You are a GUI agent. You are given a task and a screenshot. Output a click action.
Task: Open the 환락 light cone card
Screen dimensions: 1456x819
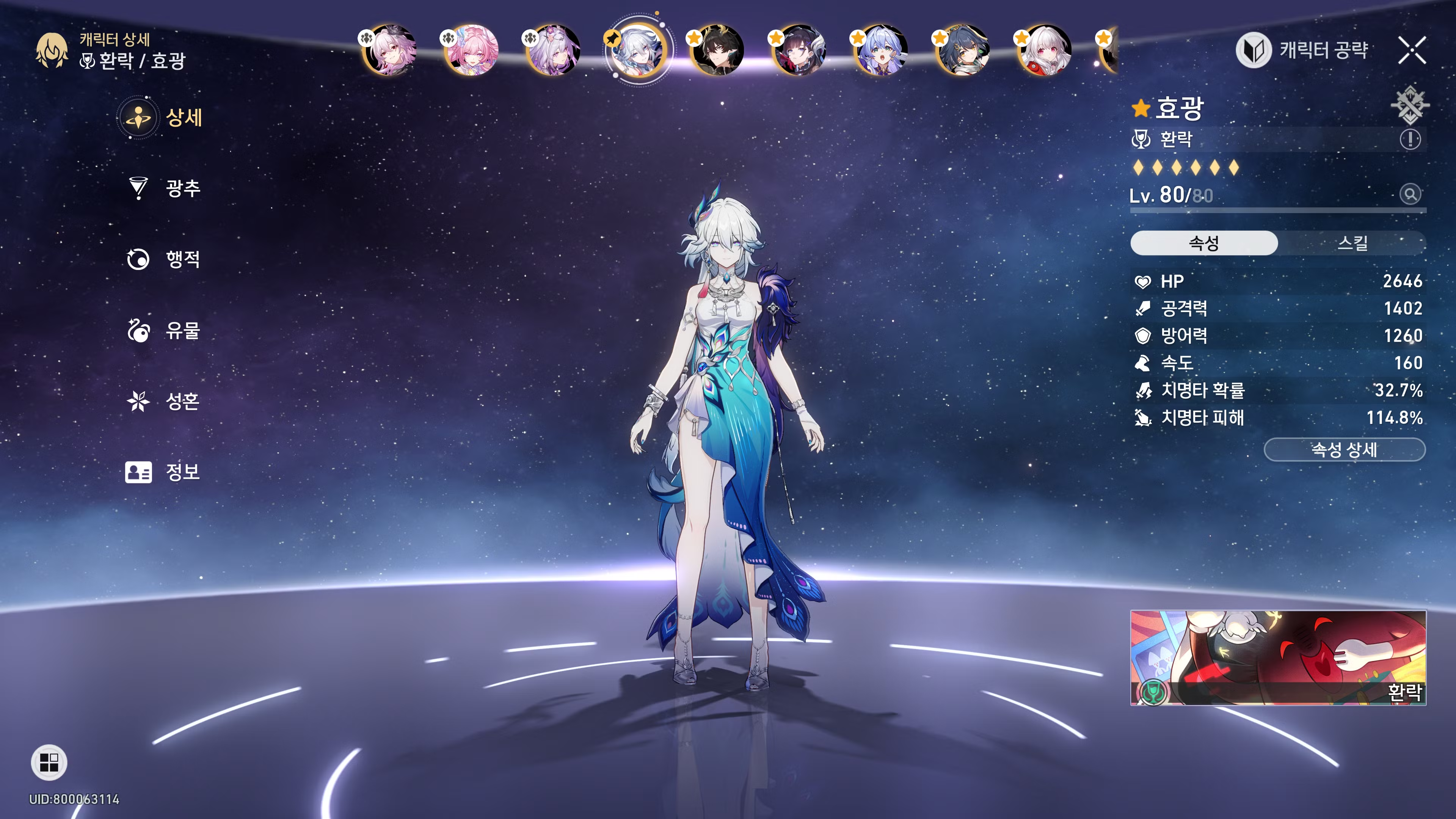[x=1278, y=657]
